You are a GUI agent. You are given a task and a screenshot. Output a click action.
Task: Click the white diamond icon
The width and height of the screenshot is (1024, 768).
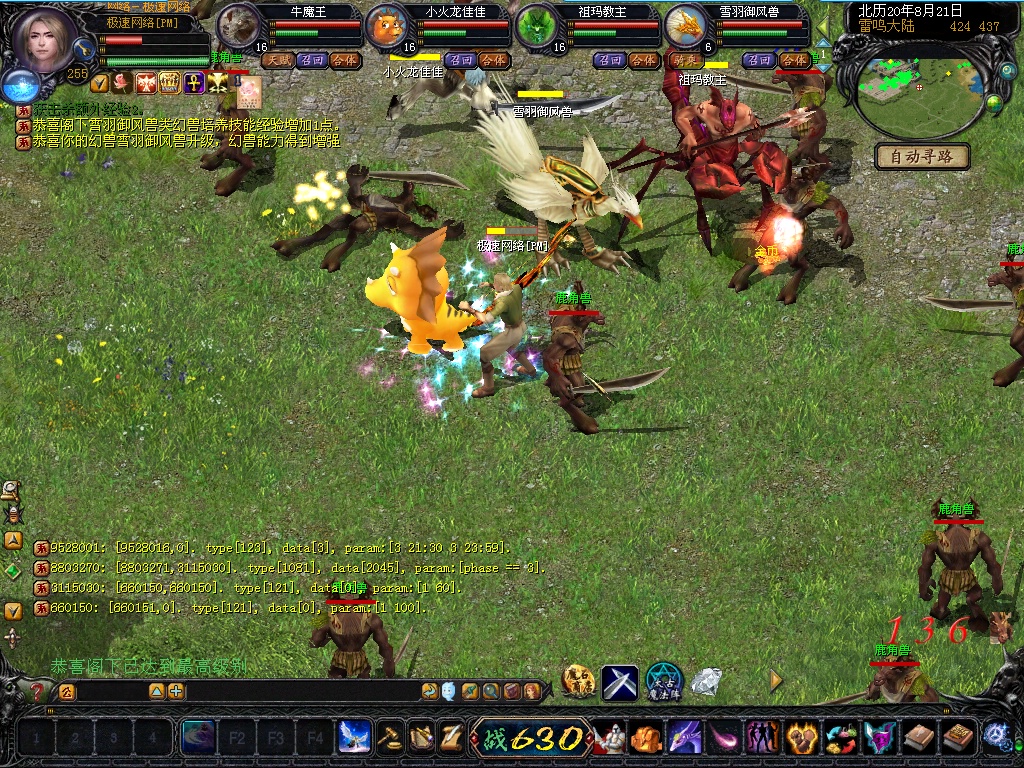[707, 682]
